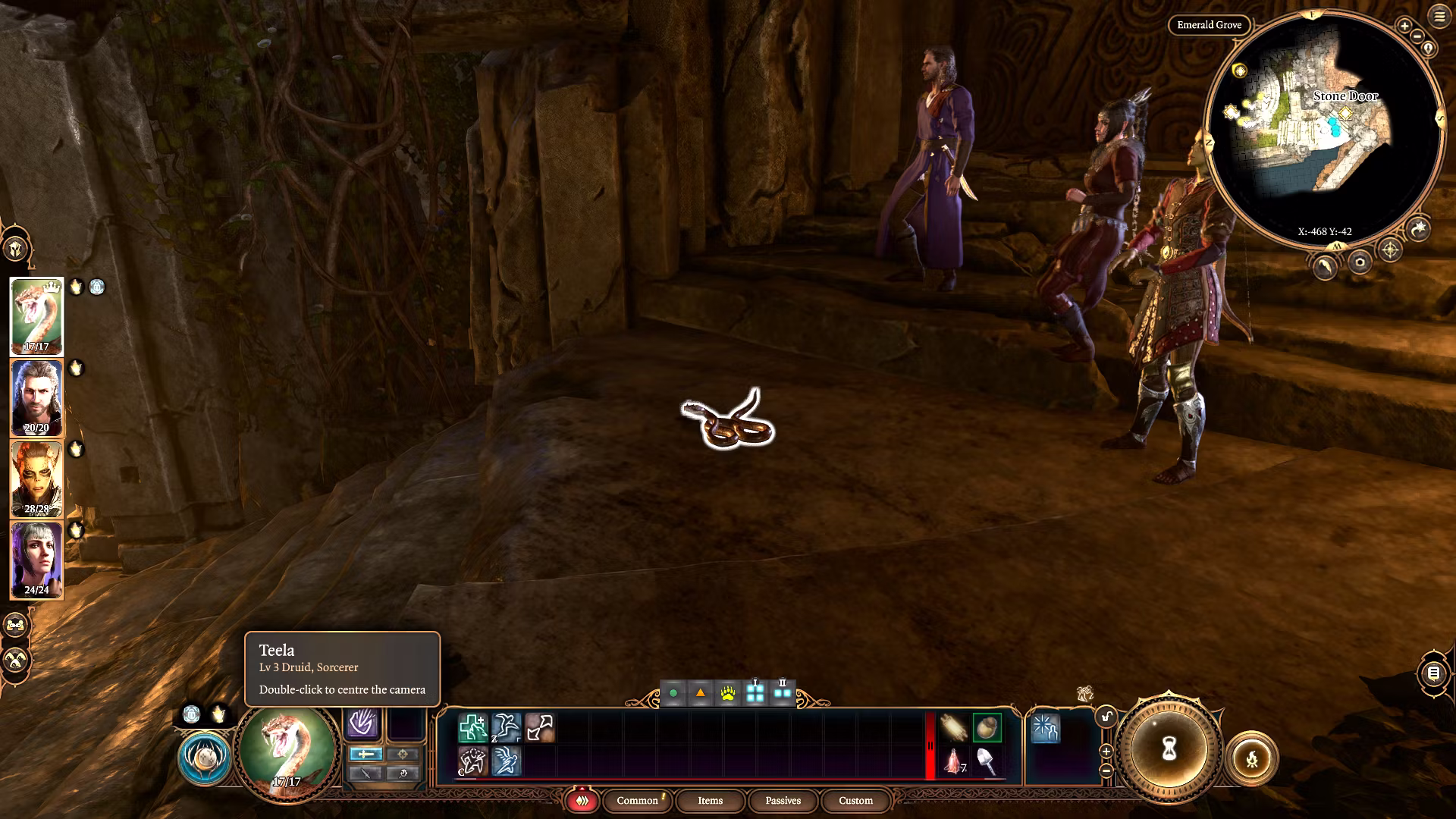1456x819 pixels.
Task: Open the Items hotbar tab
Action: click(710, 801)
